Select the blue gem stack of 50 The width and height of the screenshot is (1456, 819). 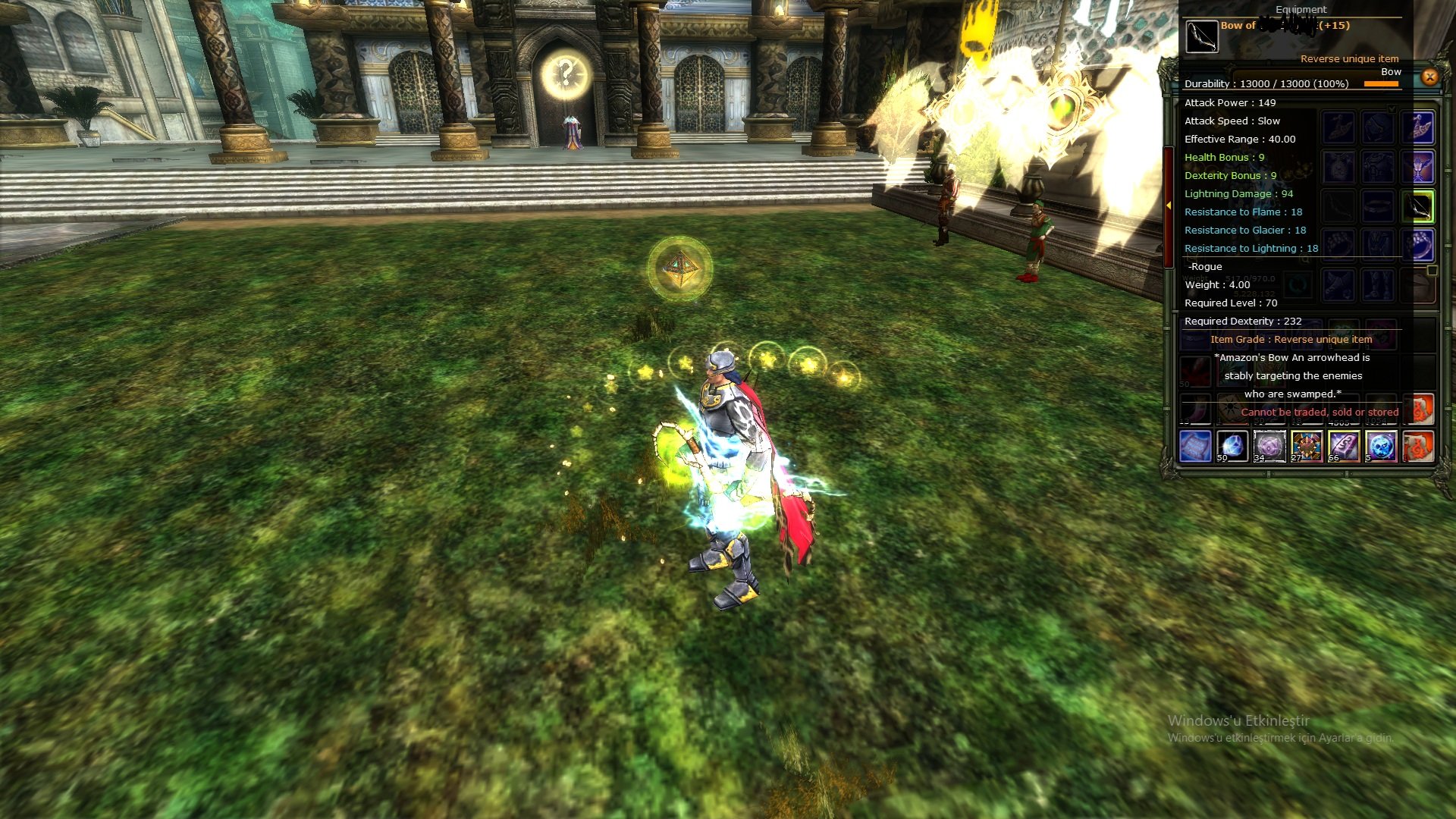click(1232, 447)
